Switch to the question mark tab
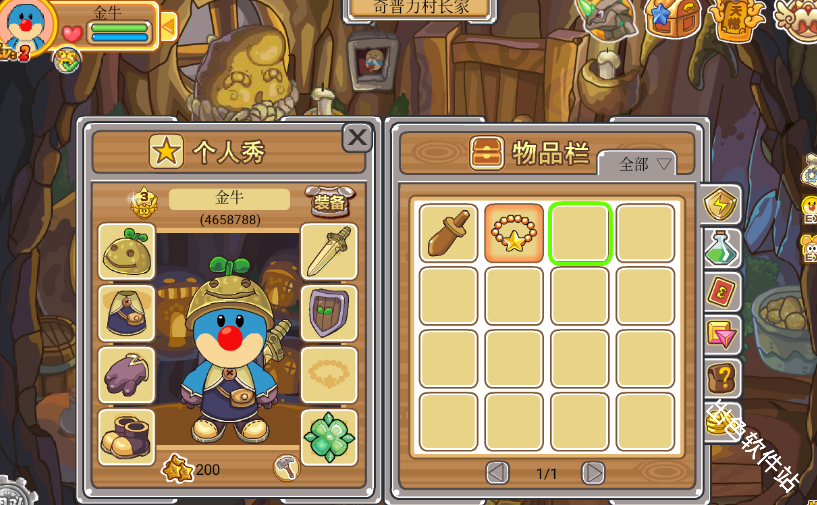Screen dimensions: 817x505 click(721, 378)
